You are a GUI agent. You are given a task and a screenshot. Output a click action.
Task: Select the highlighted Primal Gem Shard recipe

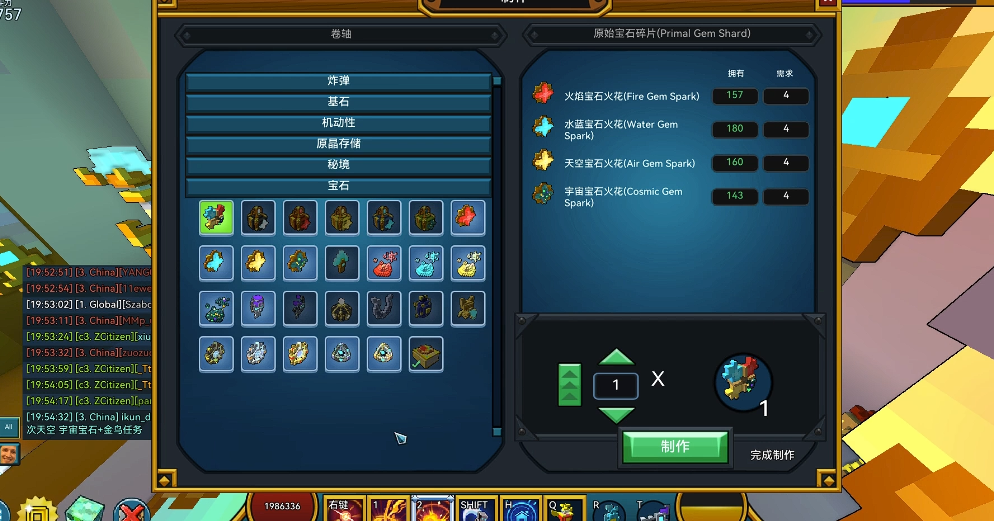click(216, 217)
